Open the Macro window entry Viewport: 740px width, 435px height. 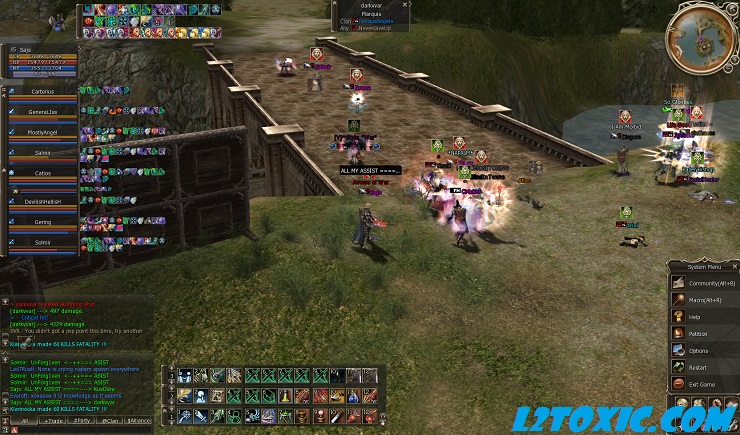point(705,300)
